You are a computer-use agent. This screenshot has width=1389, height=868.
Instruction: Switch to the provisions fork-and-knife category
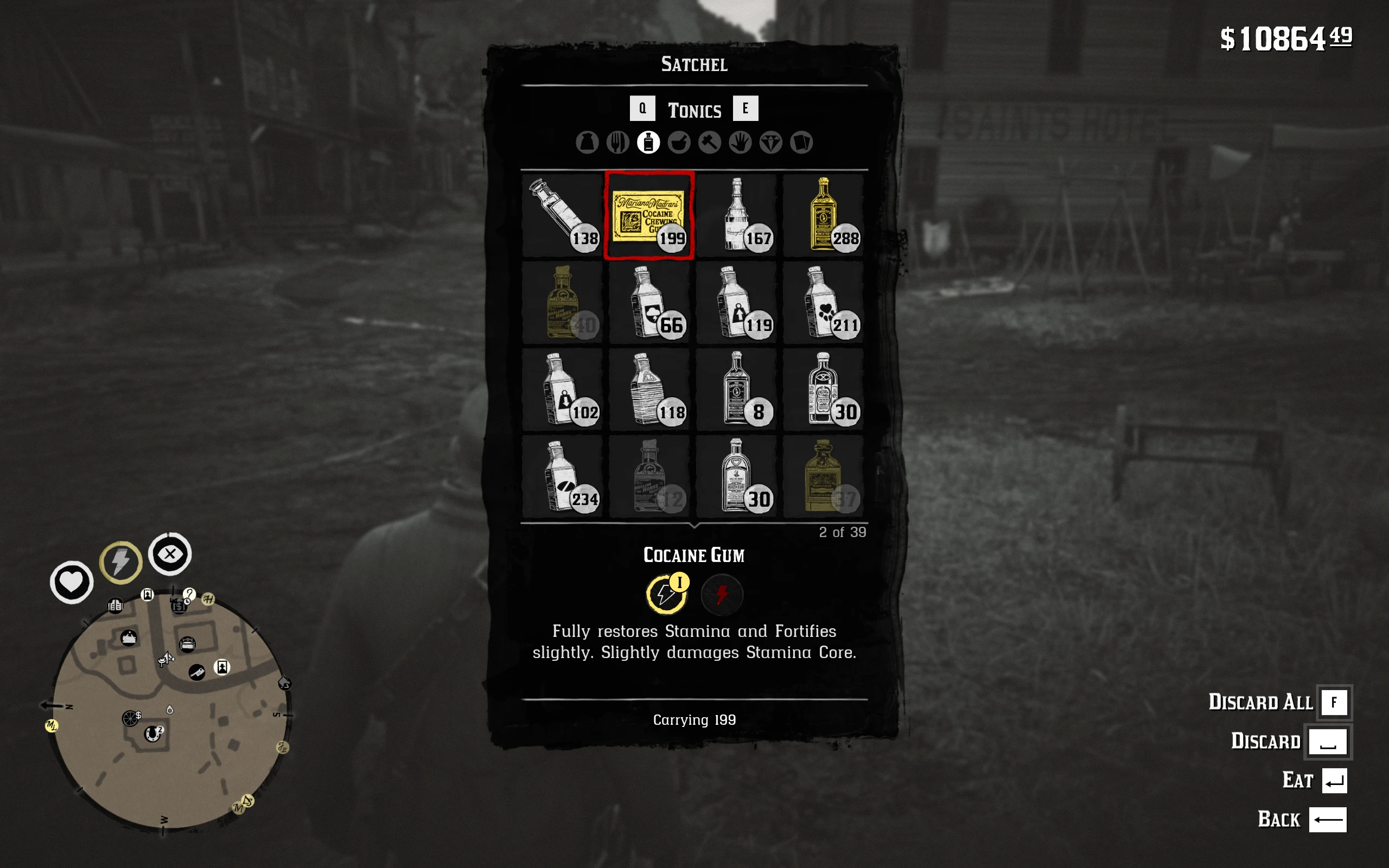[x=617, y=142]
